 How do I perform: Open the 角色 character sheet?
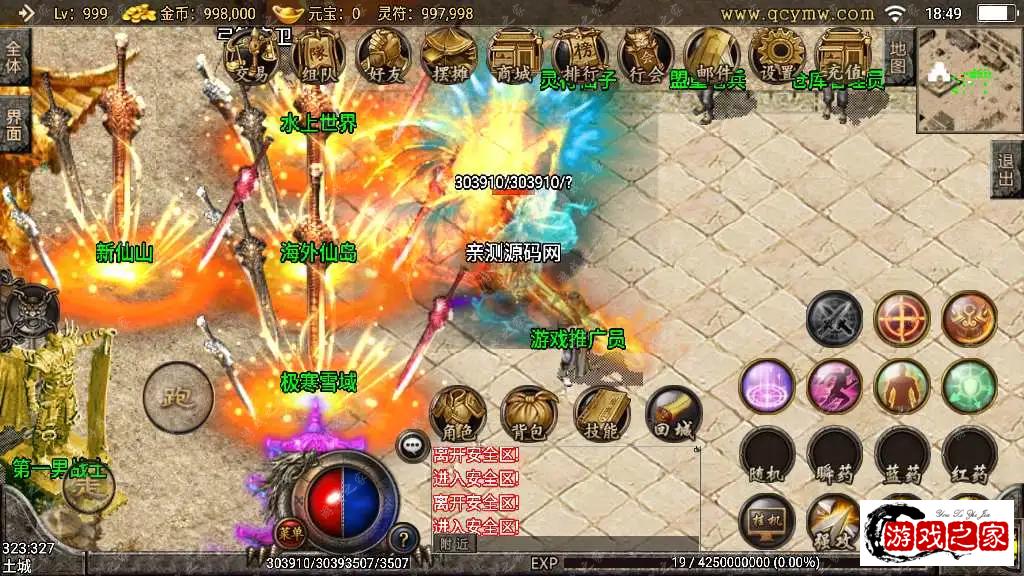click(458, 414)
